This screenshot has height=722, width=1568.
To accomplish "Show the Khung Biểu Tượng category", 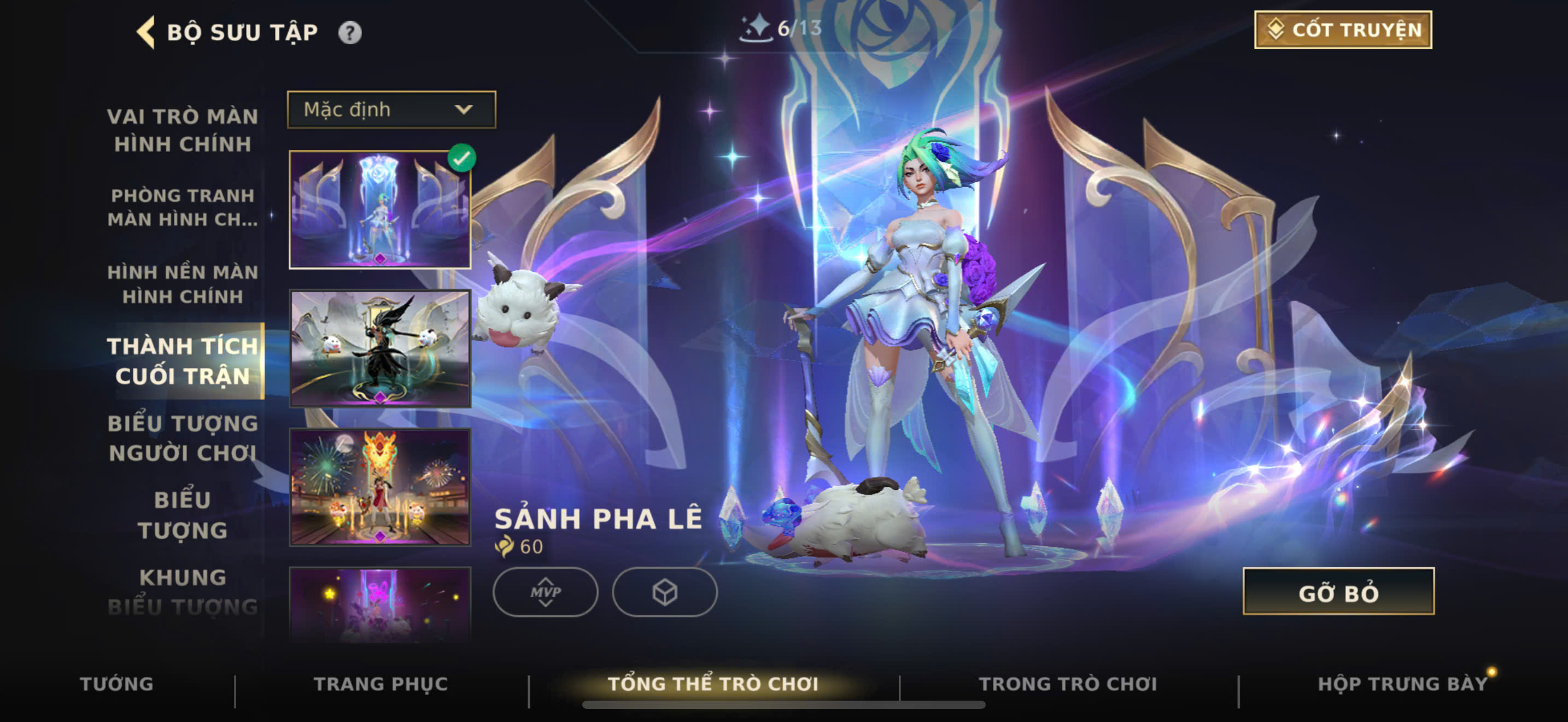I will coord(183,592).
